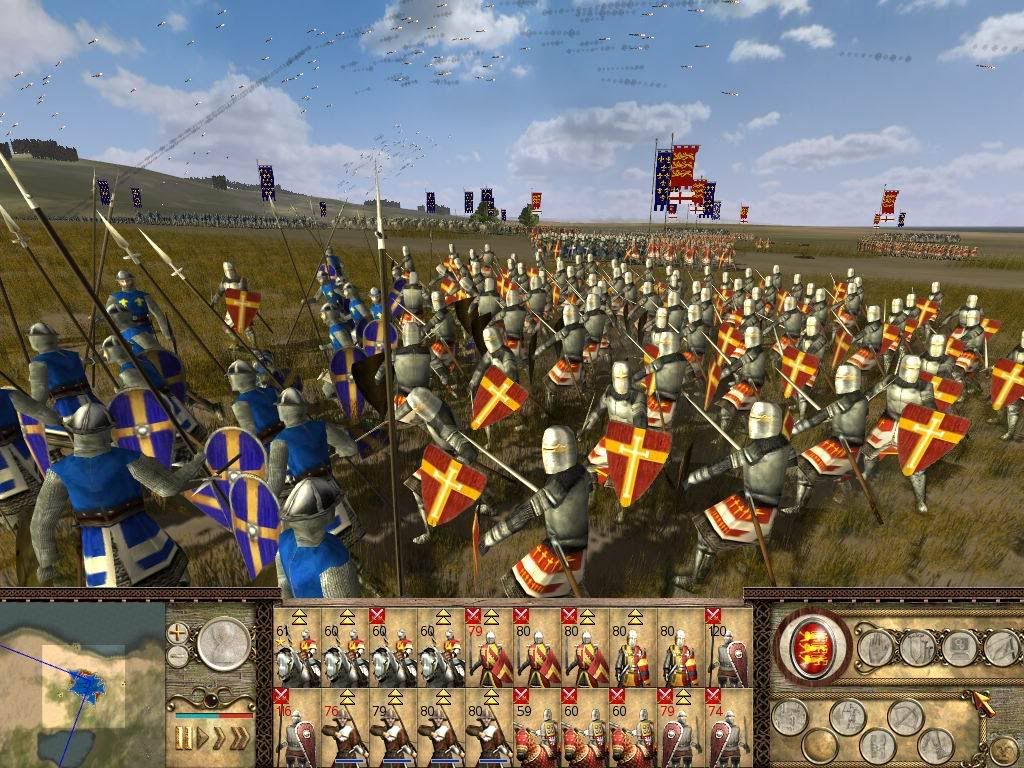Click the English three-lions faction emblem
The height and width of the screenshot is (768, 1024).
click(812, 647)
